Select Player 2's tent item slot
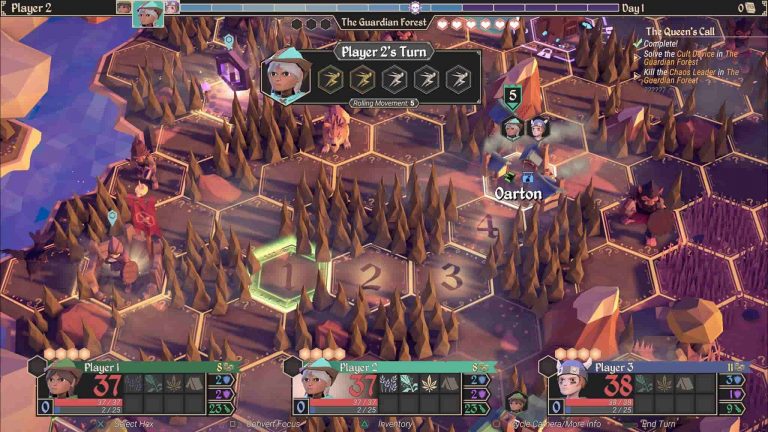This screenshot has height=432, width=768. (450, 383)
